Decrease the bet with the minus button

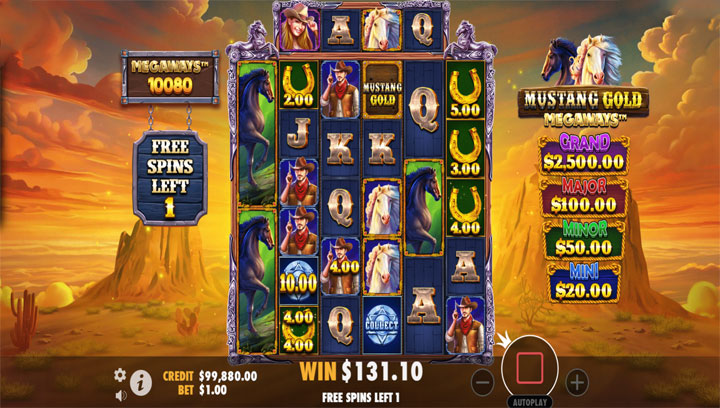click(482, 380)
